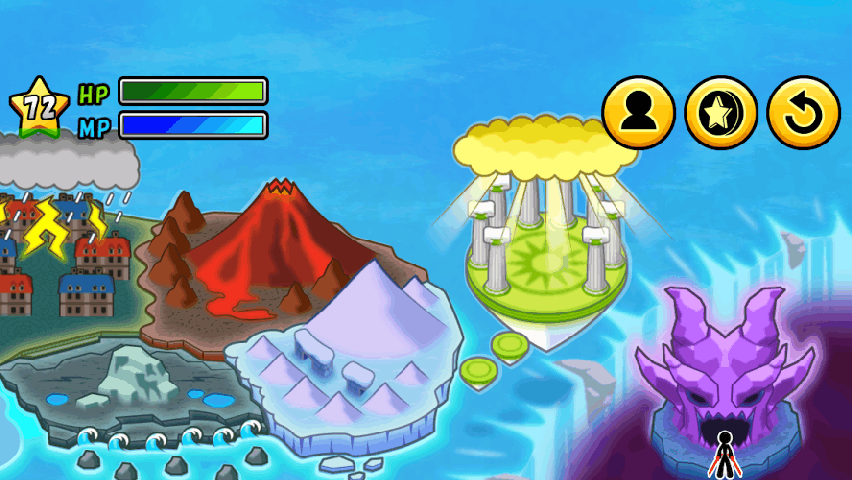The height and width of the screenshot is (480, 852).
Task: Click the circular return arrow button
Action: (x=803, y=112)
